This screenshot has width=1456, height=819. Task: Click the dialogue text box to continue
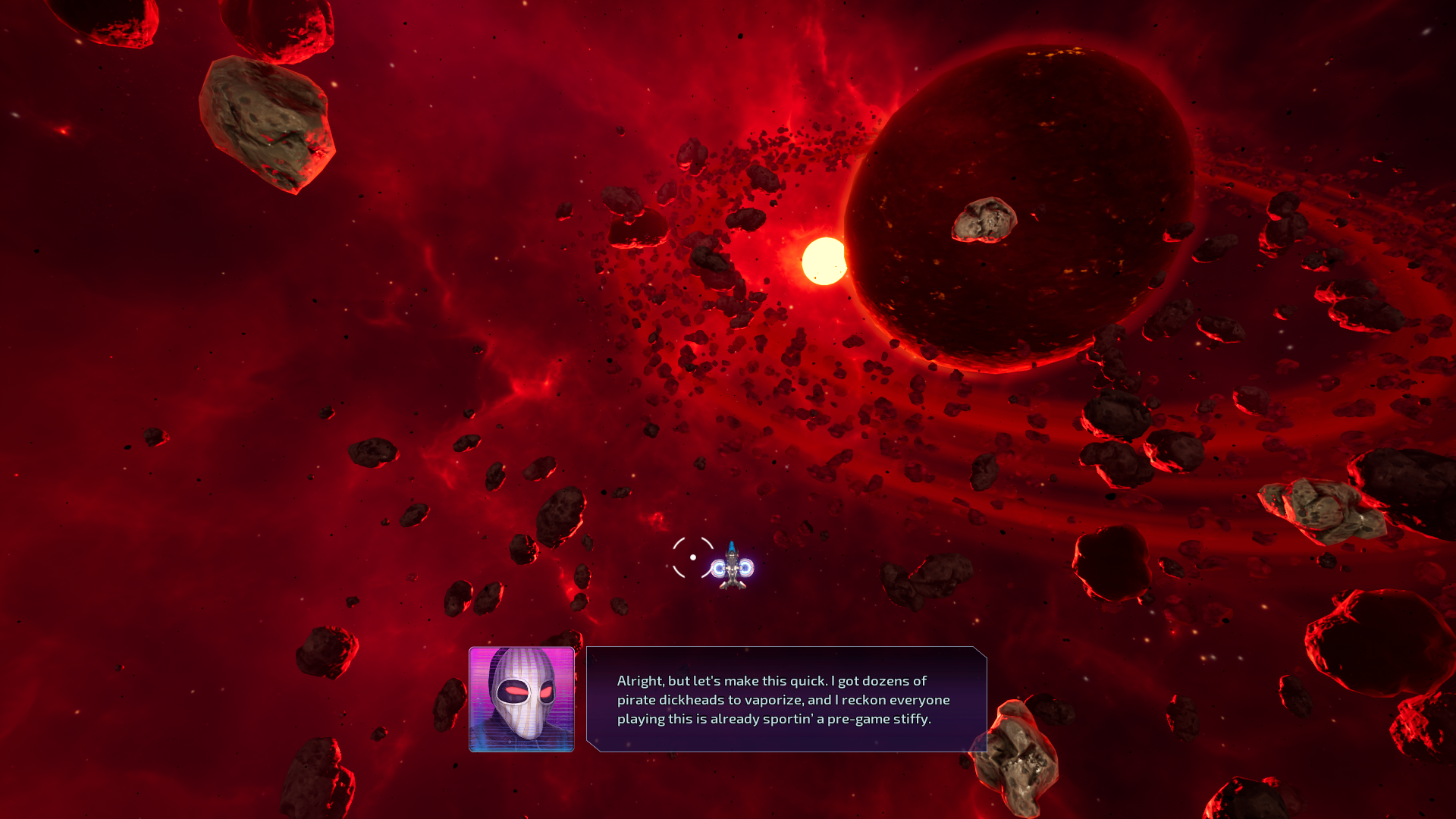pyautogui.click(x=786, y=699)
